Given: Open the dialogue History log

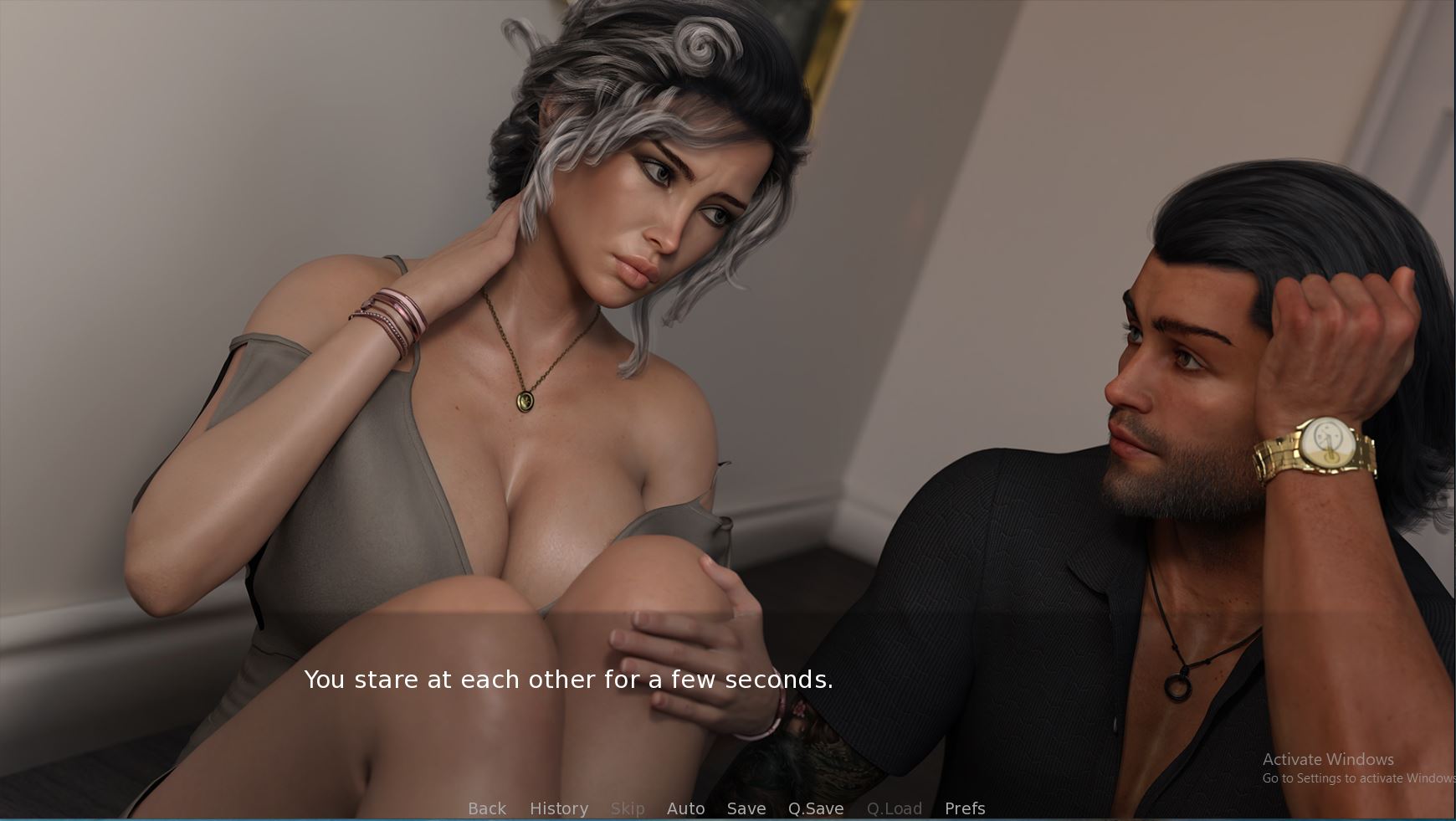Looking at the screenshot, I should pyautogui.click(x=558, y=808).
